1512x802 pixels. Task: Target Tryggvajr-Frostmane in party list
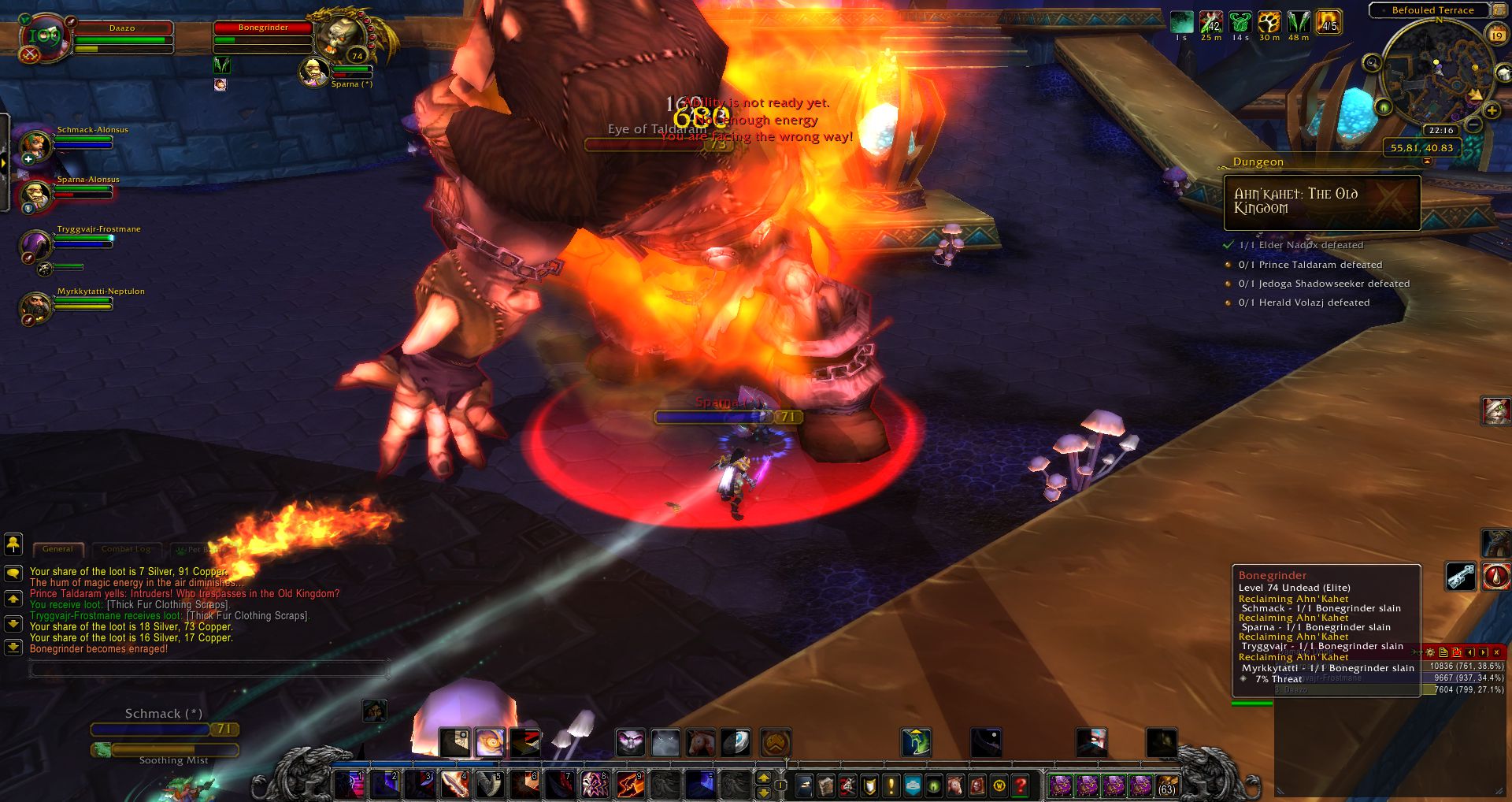click(37, 244)
